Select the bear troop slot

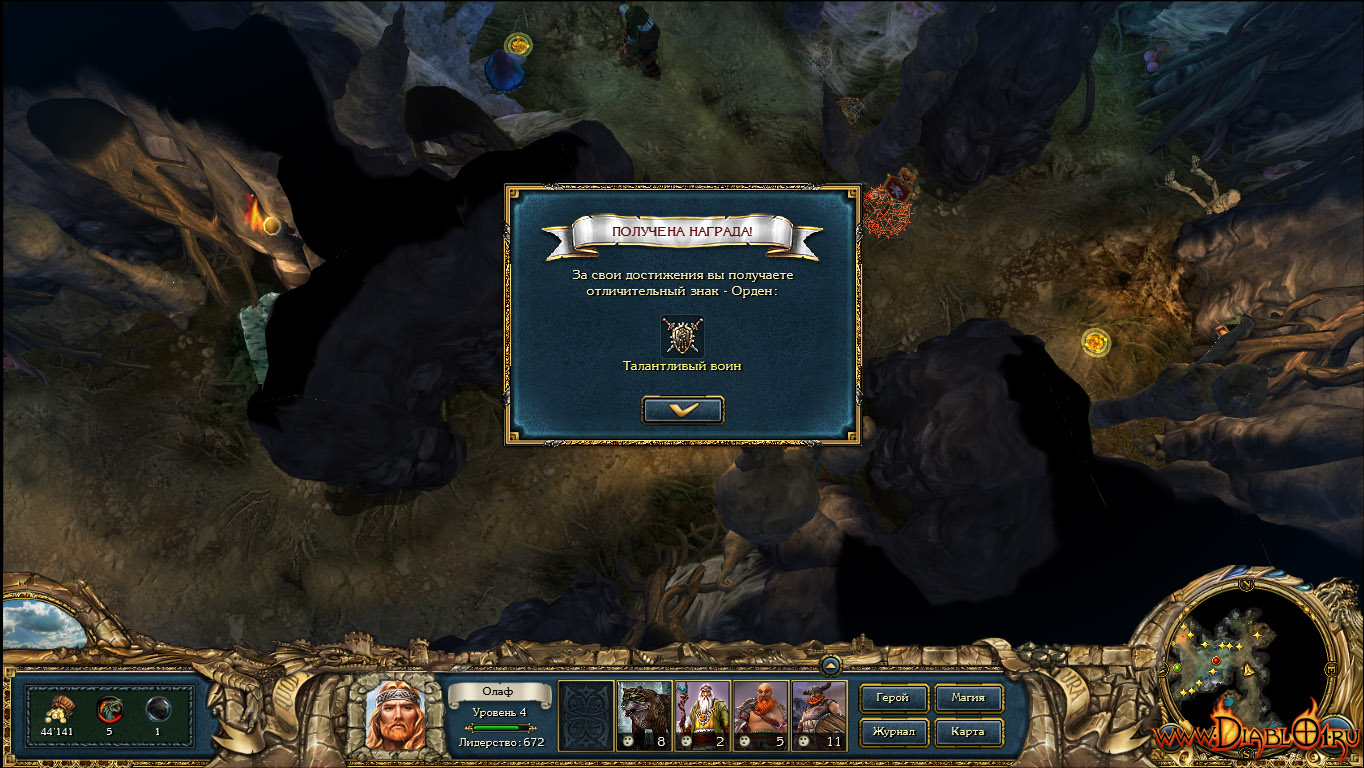[x=644, y=715]
